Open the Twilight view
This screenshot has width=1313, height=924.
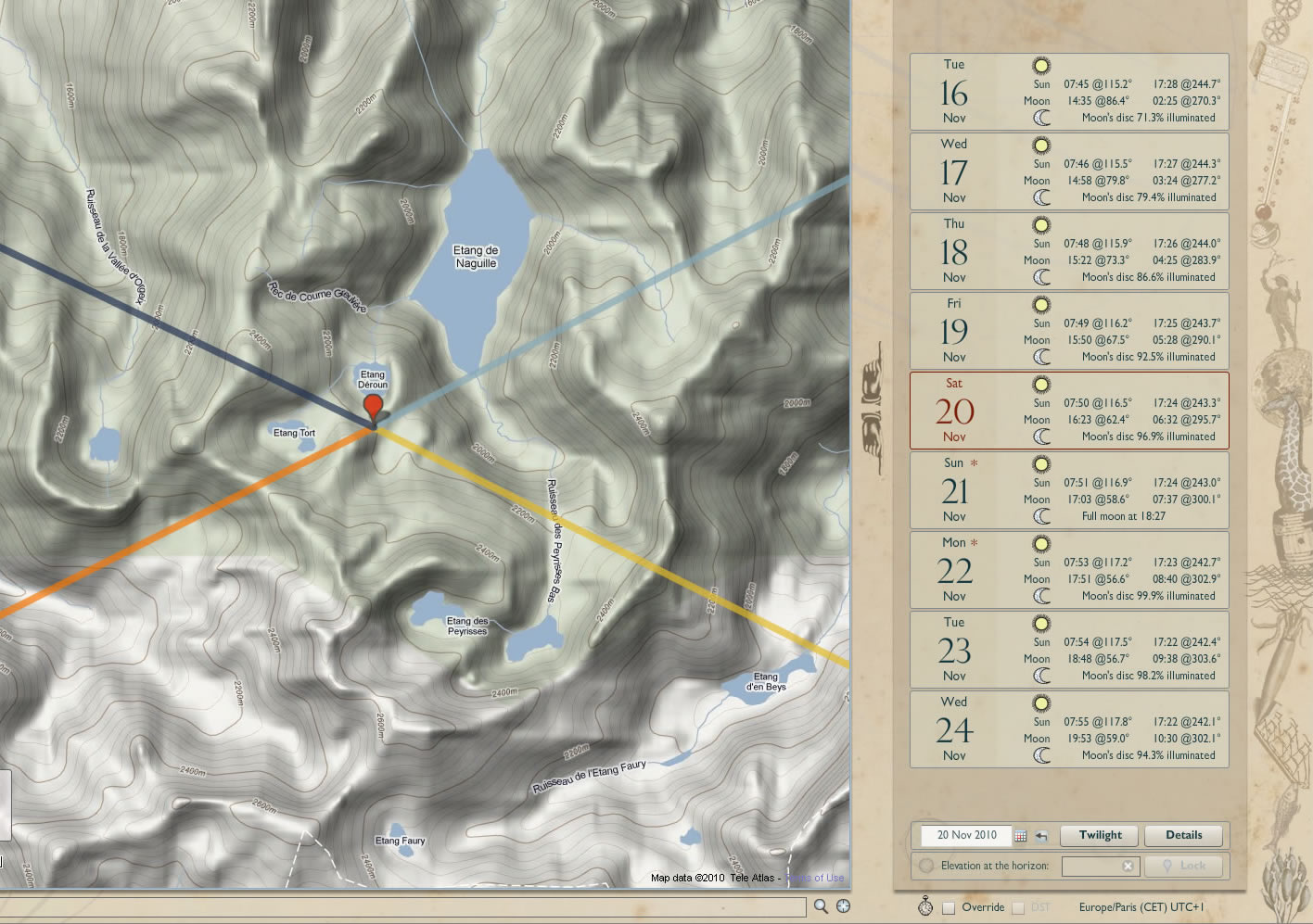click(x=1101, y=835)
